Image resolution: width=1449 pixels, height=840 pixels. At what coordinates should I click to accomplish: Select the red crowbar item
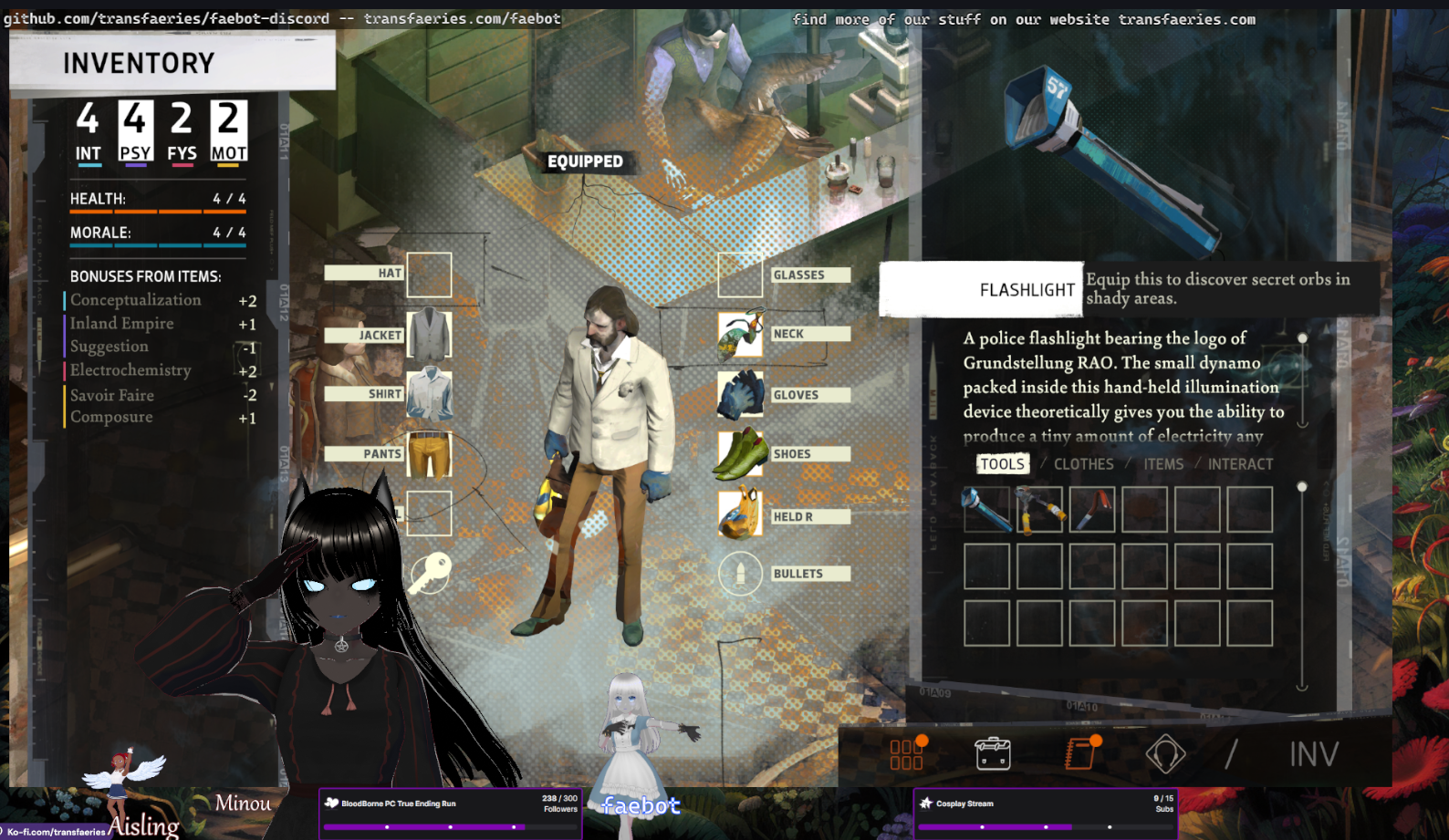tap(1092, 509)
